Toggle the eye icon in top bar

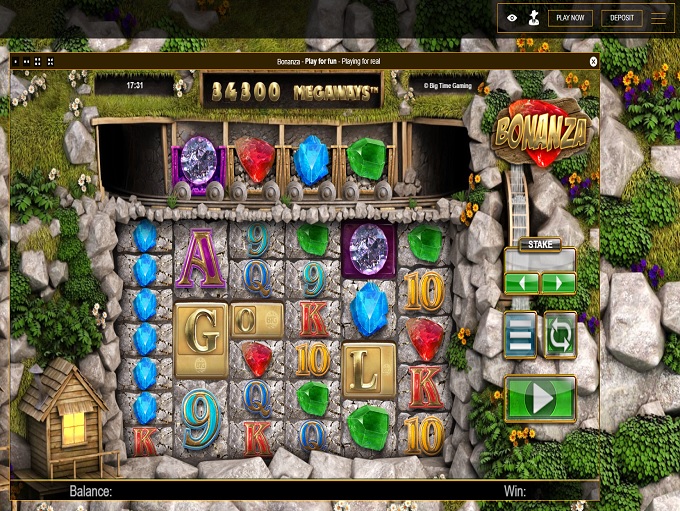512,18
